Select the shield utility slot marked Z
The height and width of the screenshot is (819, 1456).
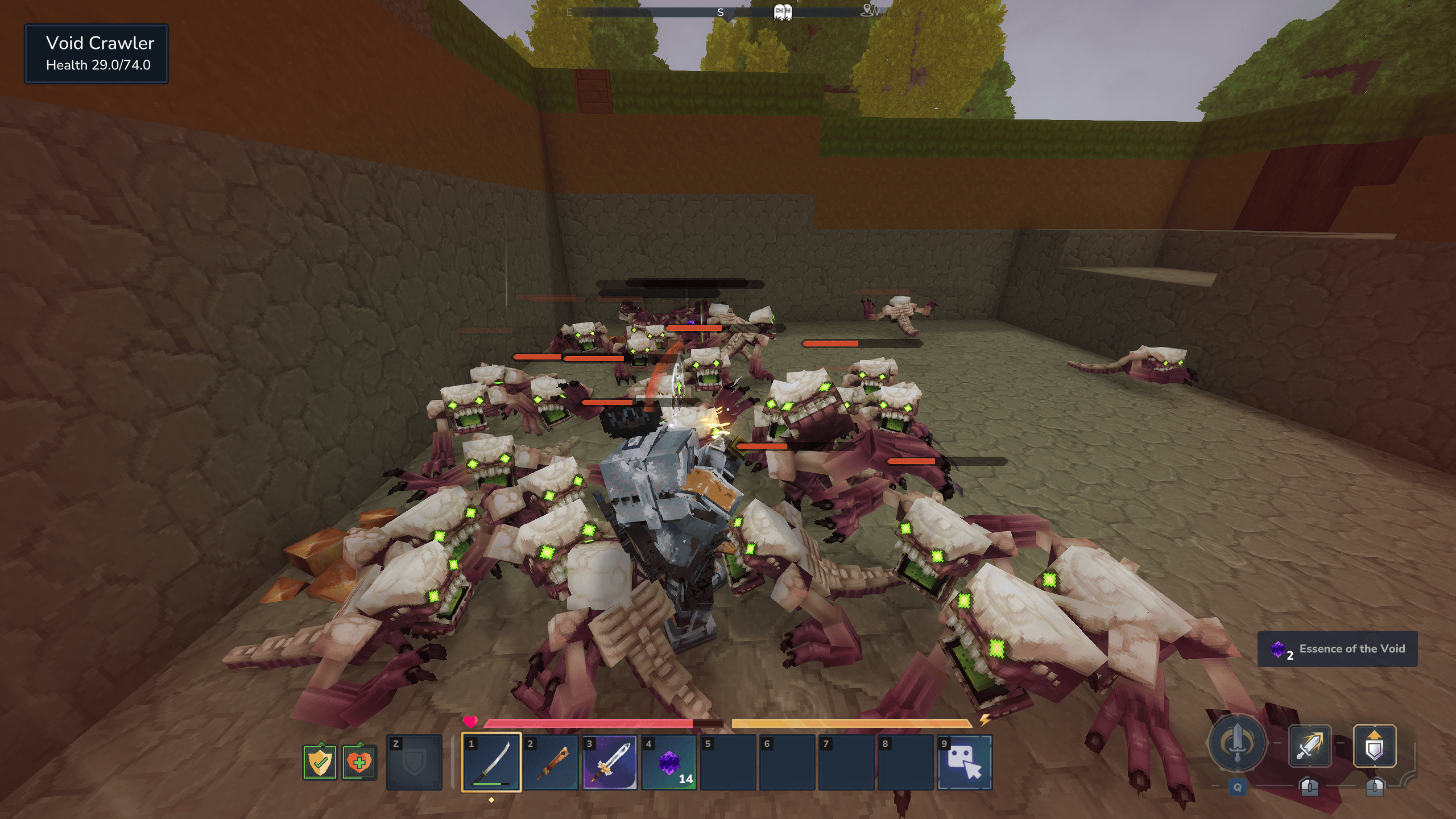414,762
